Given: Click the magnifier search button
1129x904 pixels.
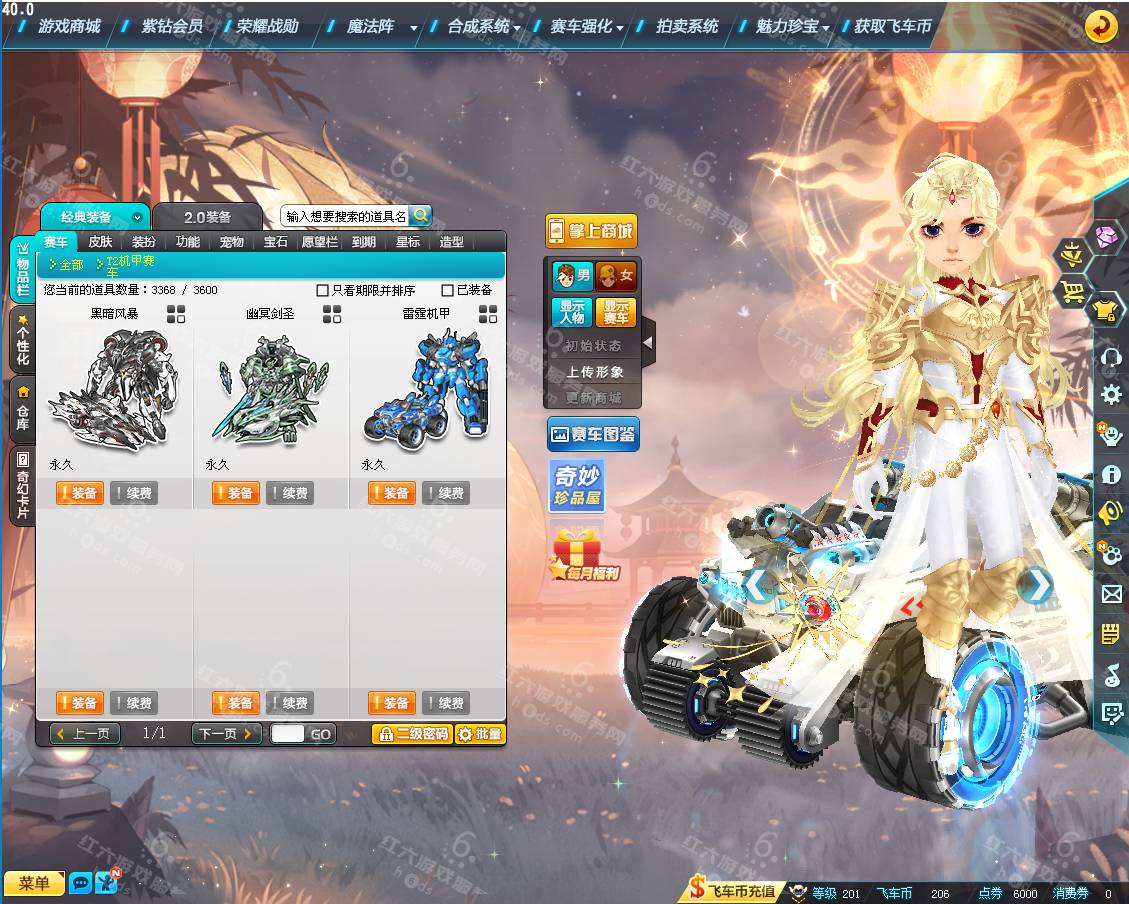Looking at the screenshot, I should click(420, 215).
